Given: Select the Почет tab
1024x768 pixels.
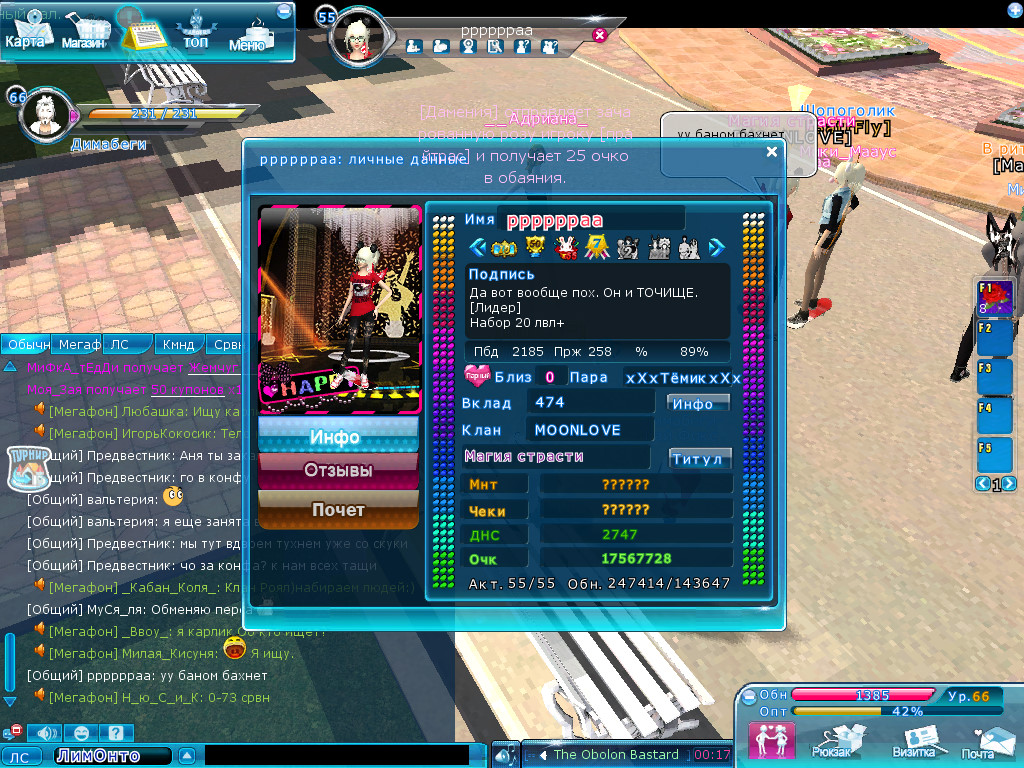Looking at the screenshot, I should click(338, 510).
